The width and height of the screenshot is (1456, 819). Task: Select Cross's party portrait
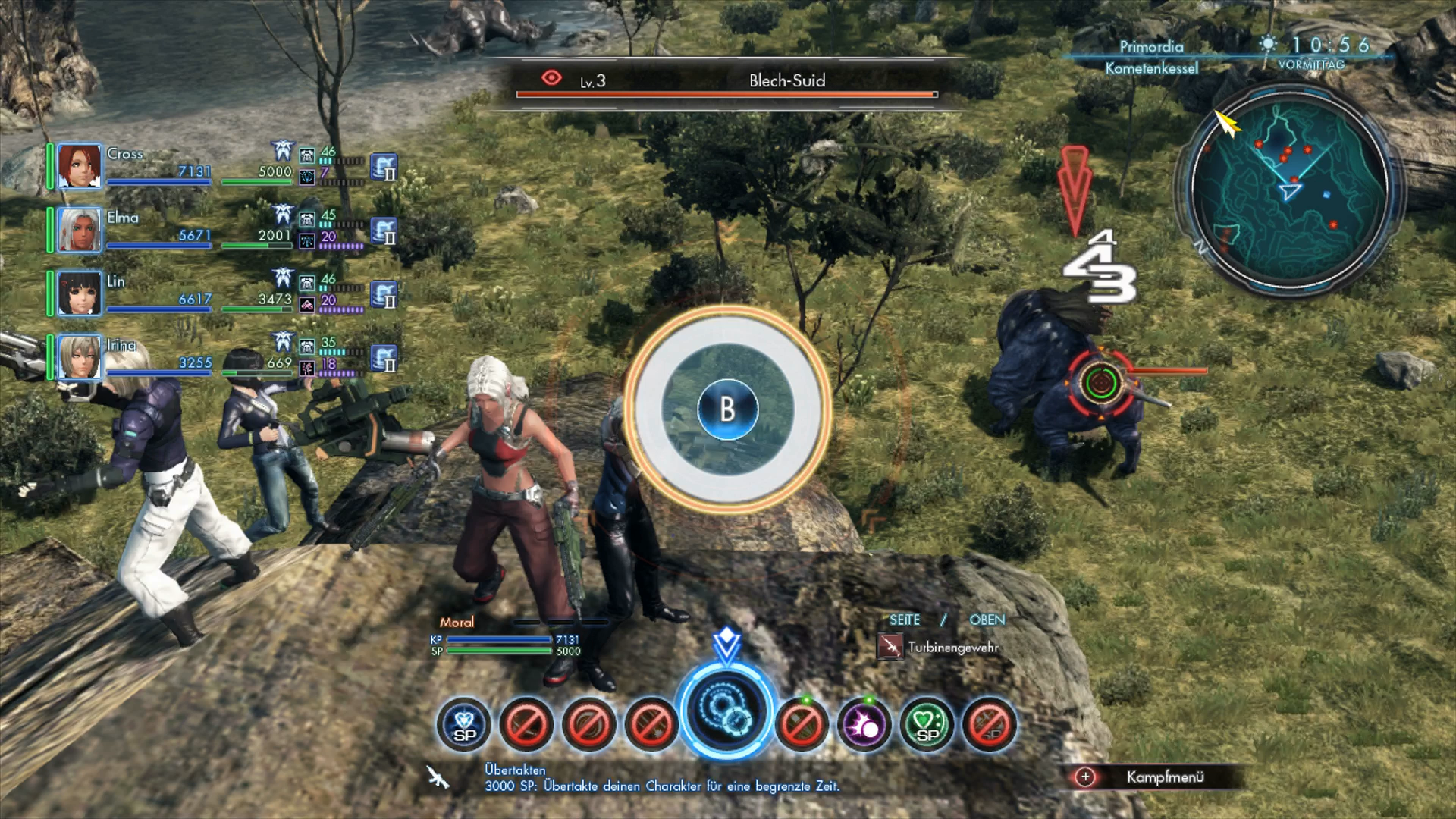80,166
